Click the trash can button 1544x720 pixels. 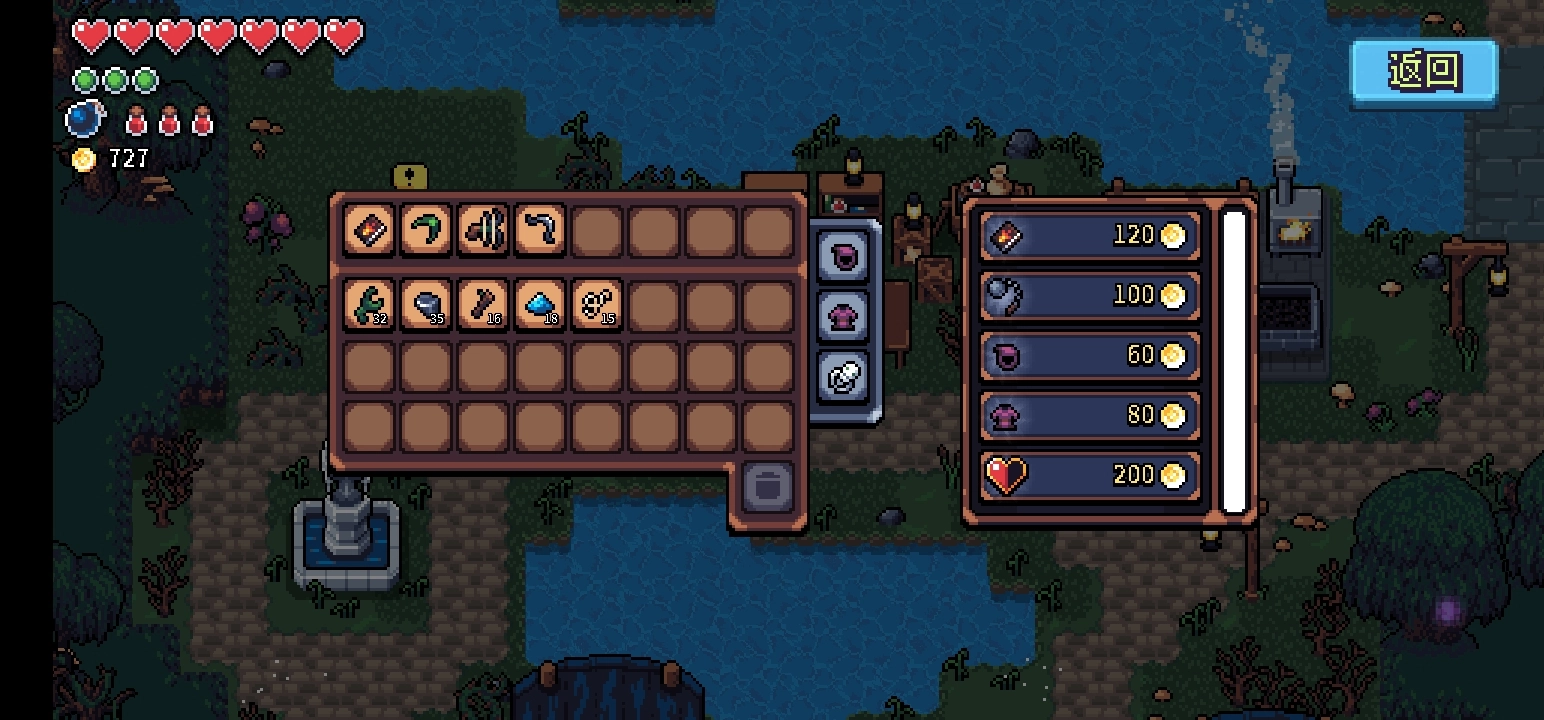pos(768,487)
